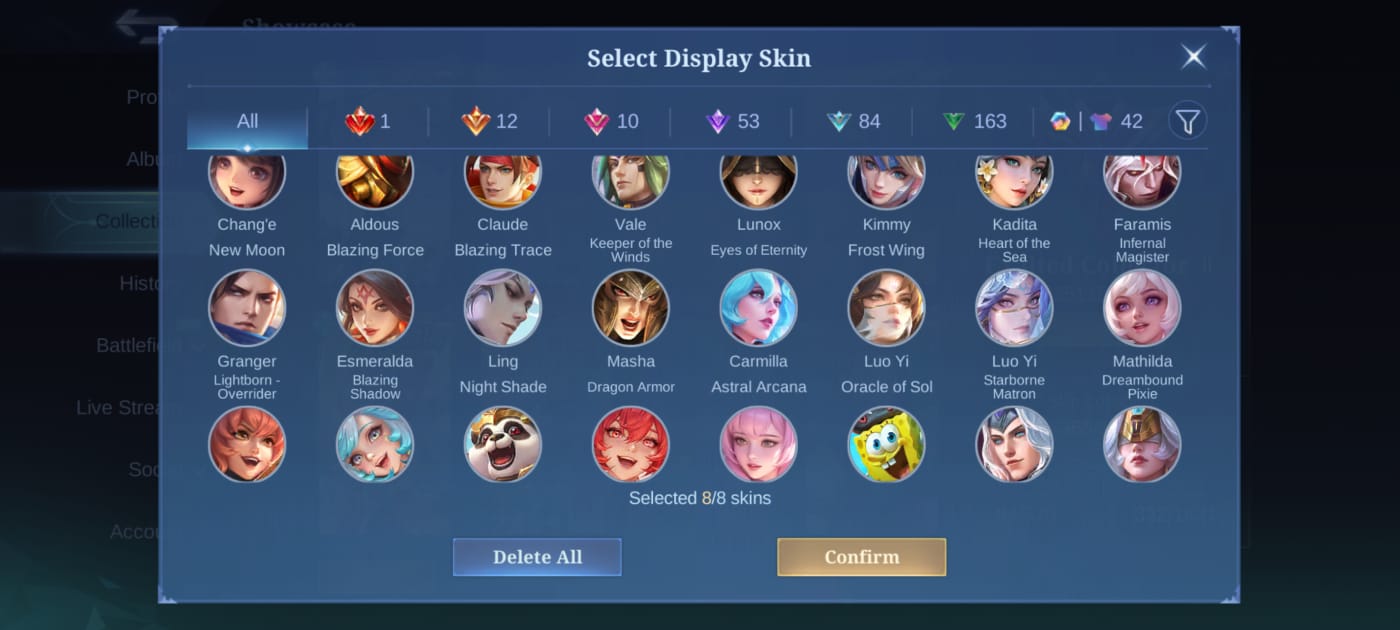Select Granger's Lightborn - Overrider skin

(x=247, y=308)
